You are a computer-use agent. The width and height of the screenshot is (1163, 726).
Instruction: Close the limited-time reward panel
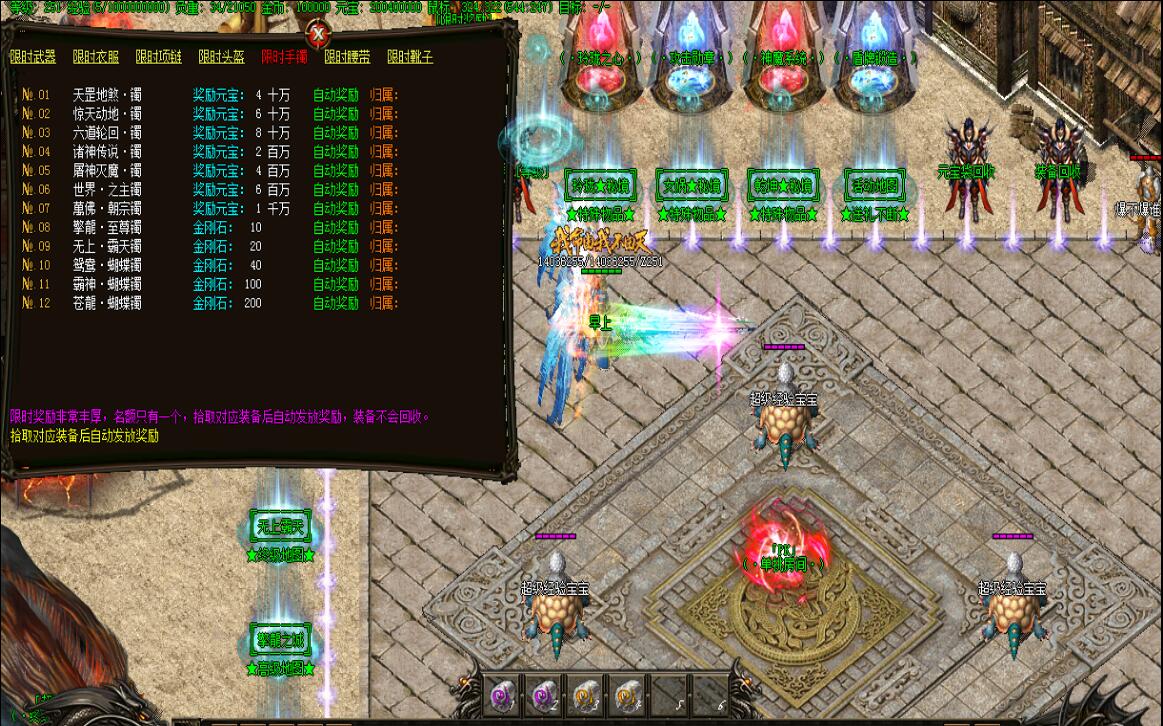pyautogui.click(x=318, y=34)
